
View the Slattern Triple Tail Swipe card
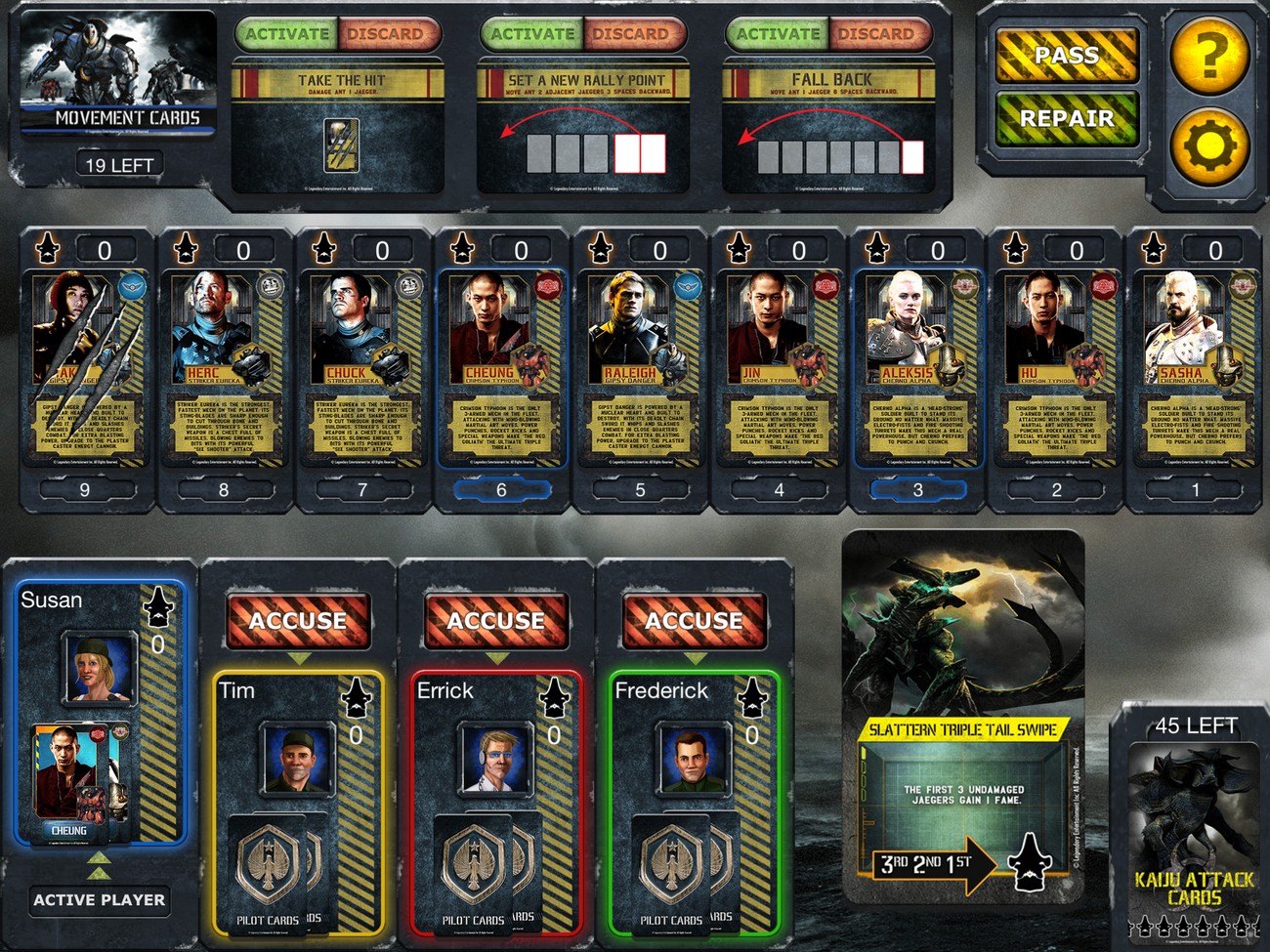point(963,718)
